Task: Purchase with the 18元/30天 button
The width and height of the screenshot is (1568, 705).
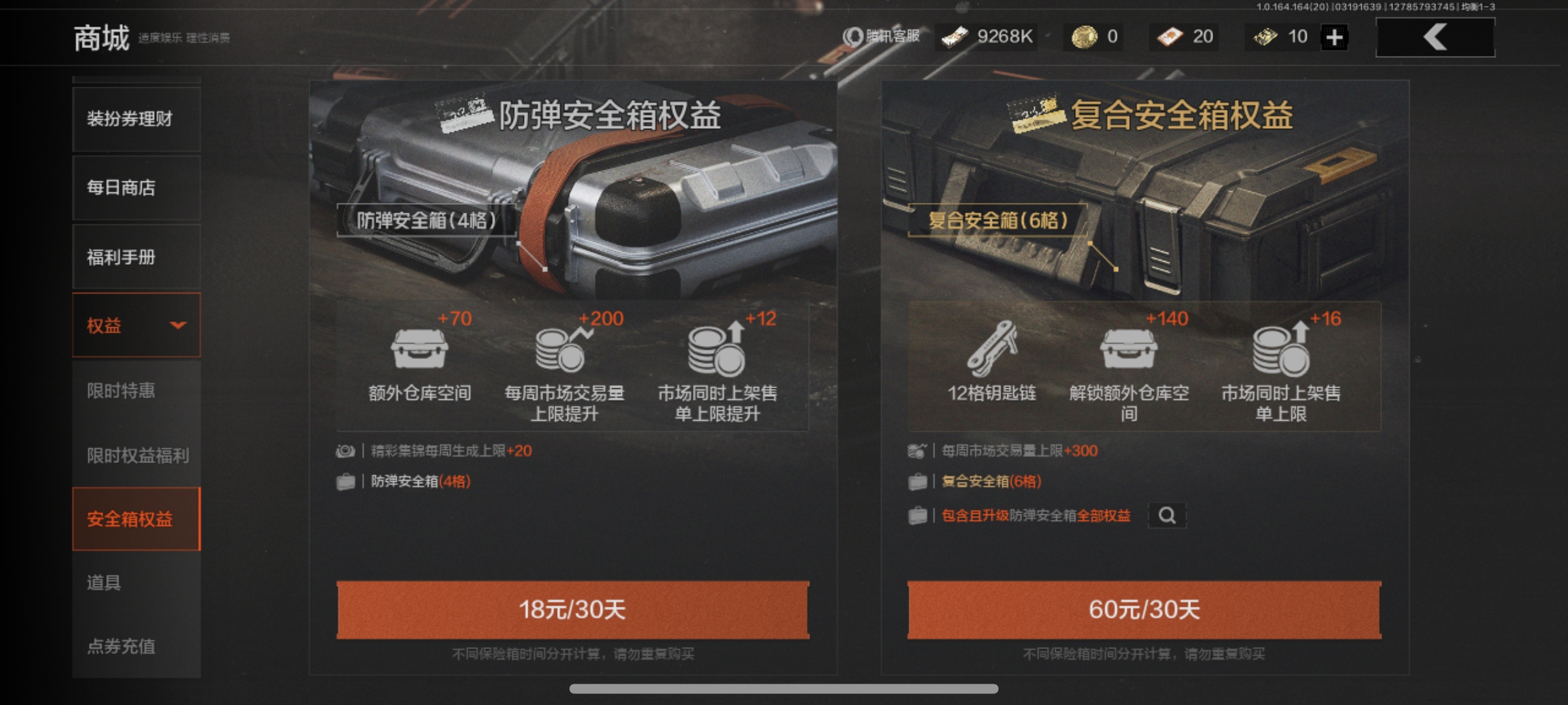Action: 572,610
